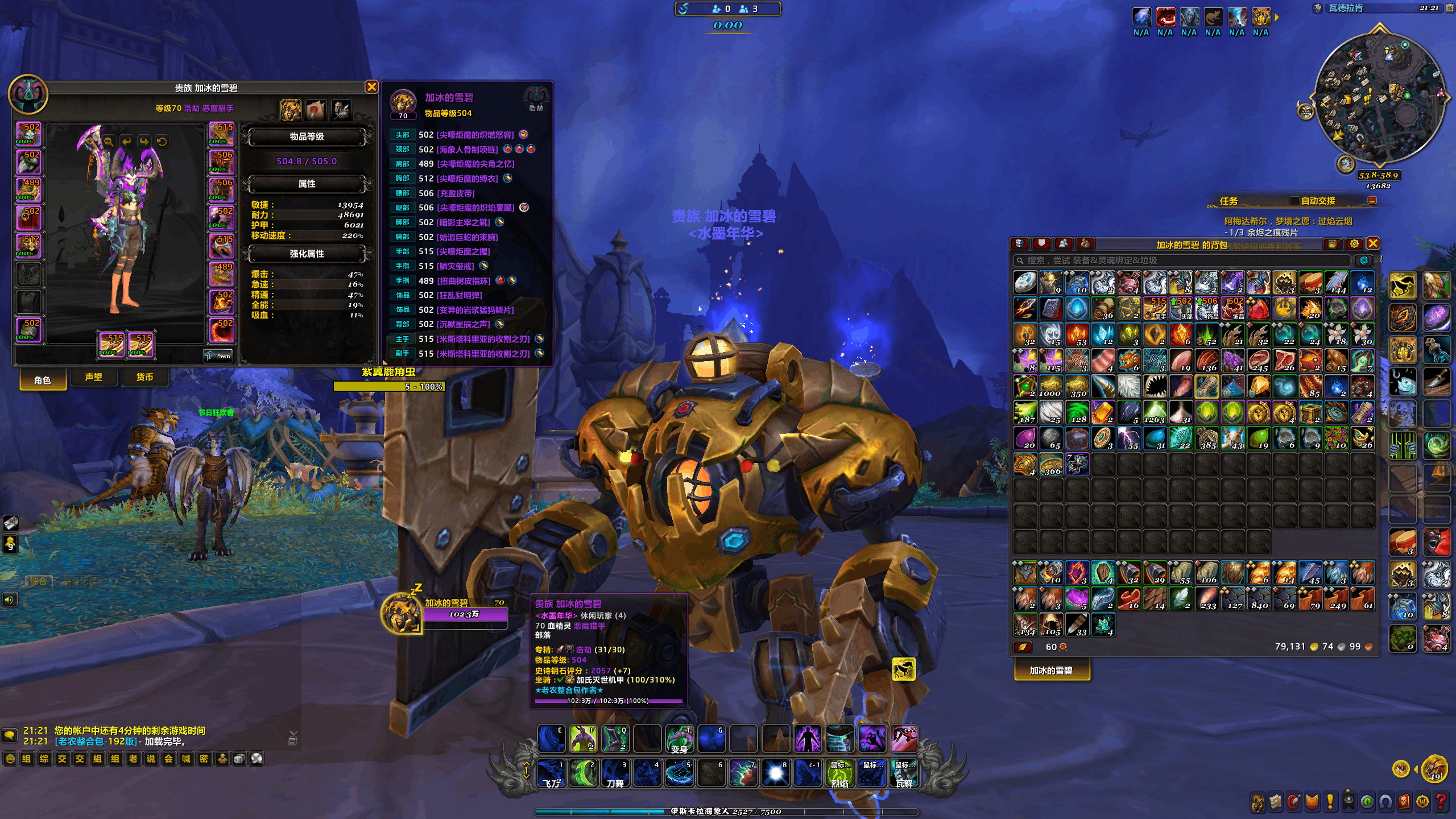Select the 角色 character tab

(43, 380)
